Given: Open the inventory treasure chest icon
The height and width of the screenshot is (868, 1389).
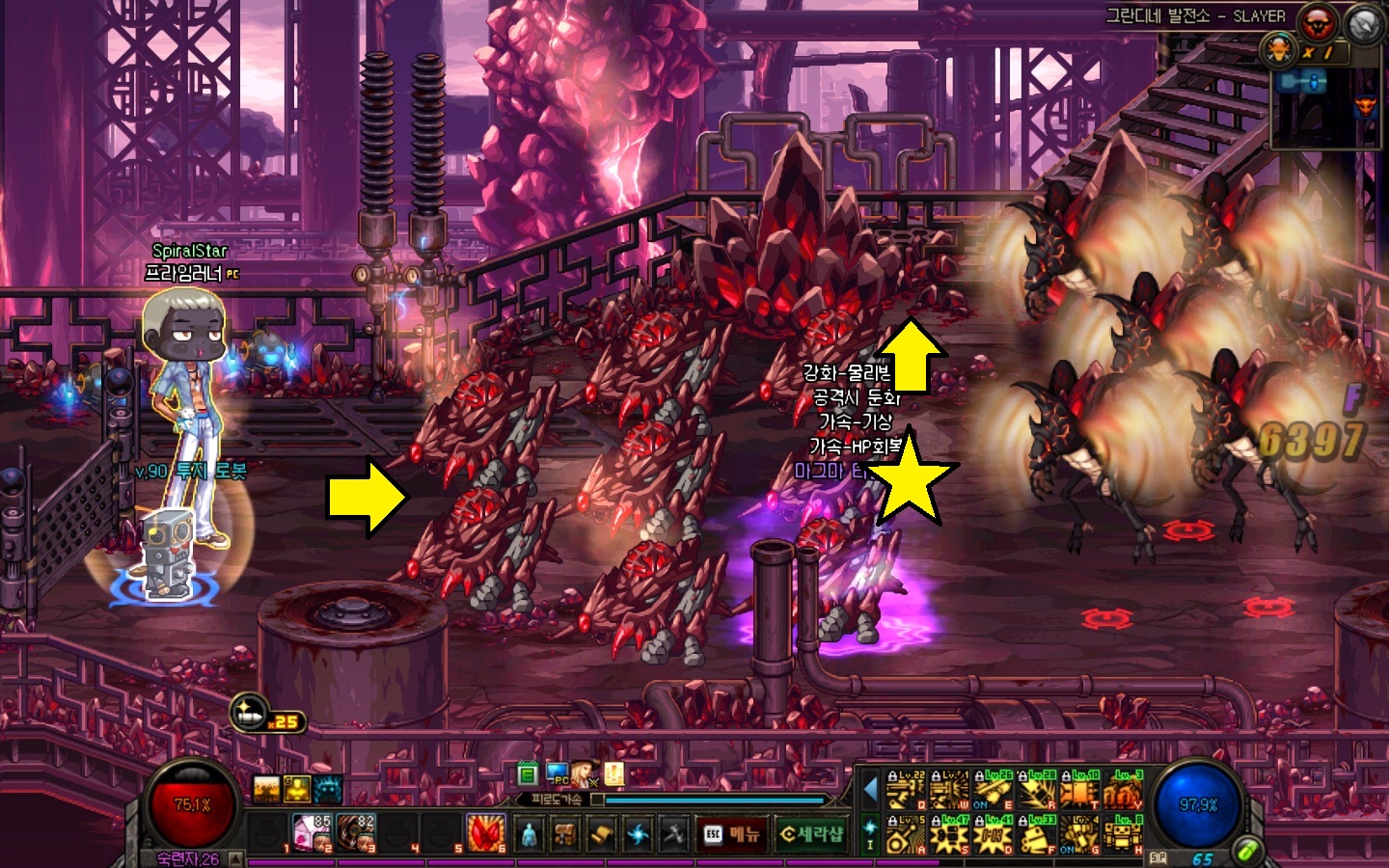Looking at the screenshot, I should [565, 834].
